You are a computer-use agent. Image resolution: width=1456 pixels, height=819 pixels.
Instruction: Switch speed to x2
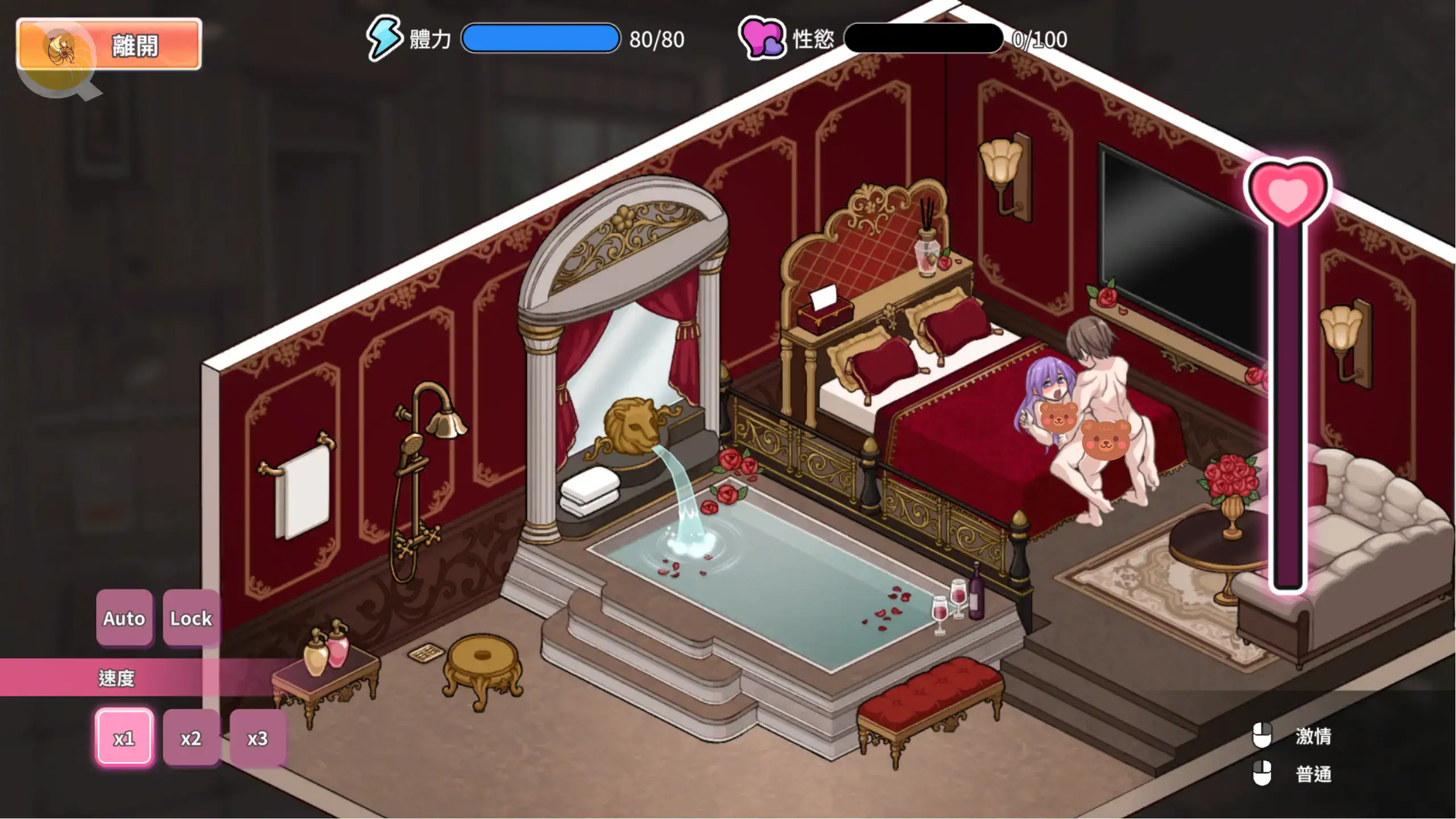(191, 738)
